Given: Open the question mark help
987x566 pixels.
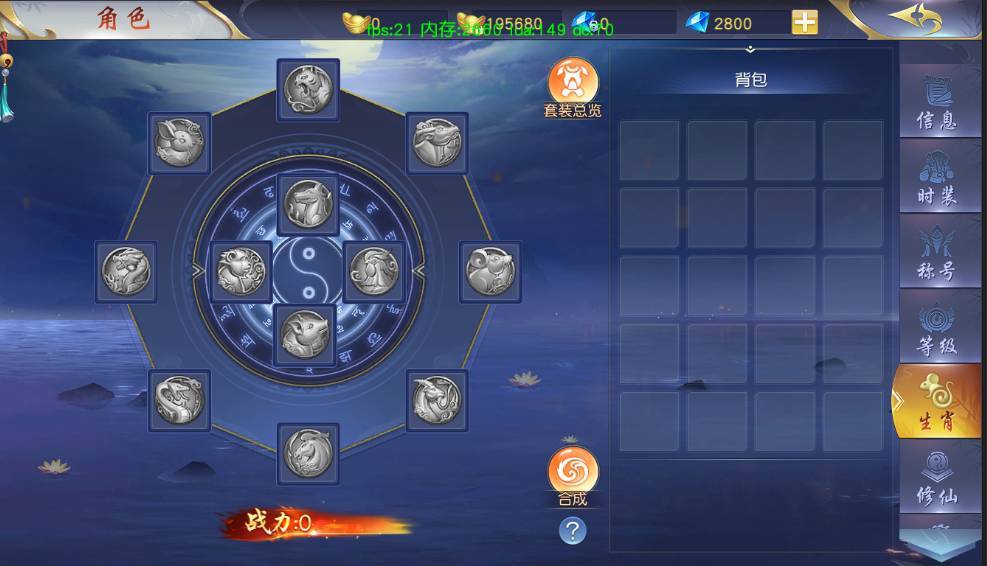Looking at the screenshot, I should 572,530.
